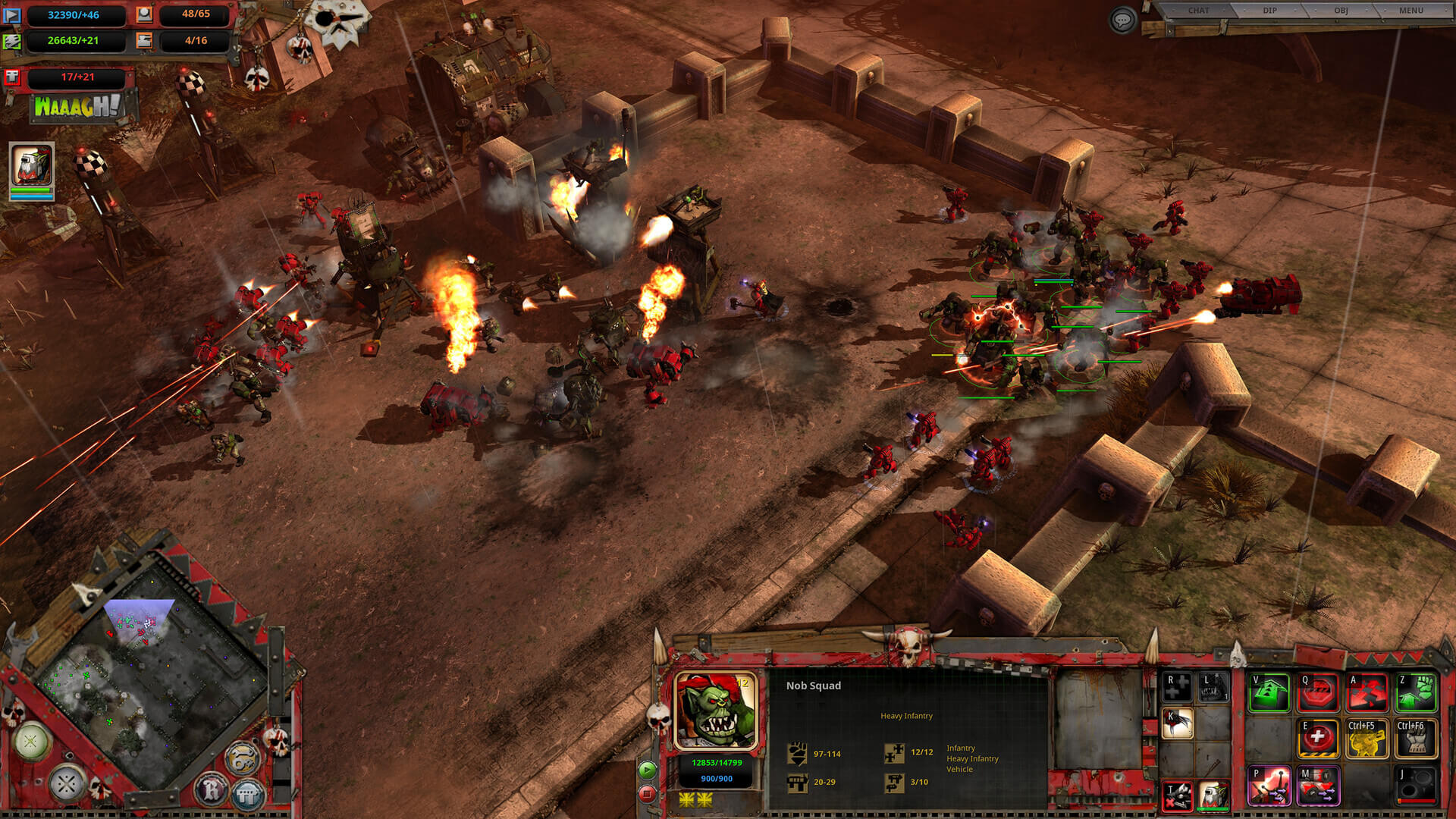Open the CHAT tab
1456x819 pixels.
1198,11
